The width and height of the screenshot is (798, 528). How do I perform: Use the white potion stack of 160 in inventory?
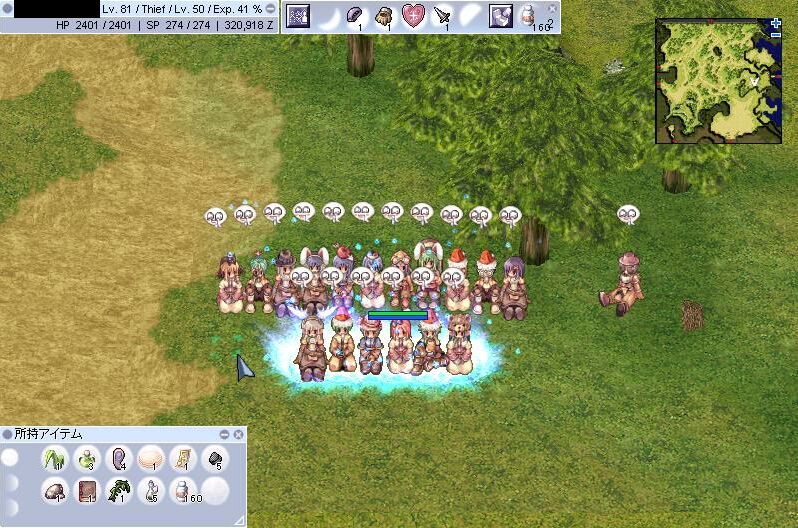[x=181, y=490]
